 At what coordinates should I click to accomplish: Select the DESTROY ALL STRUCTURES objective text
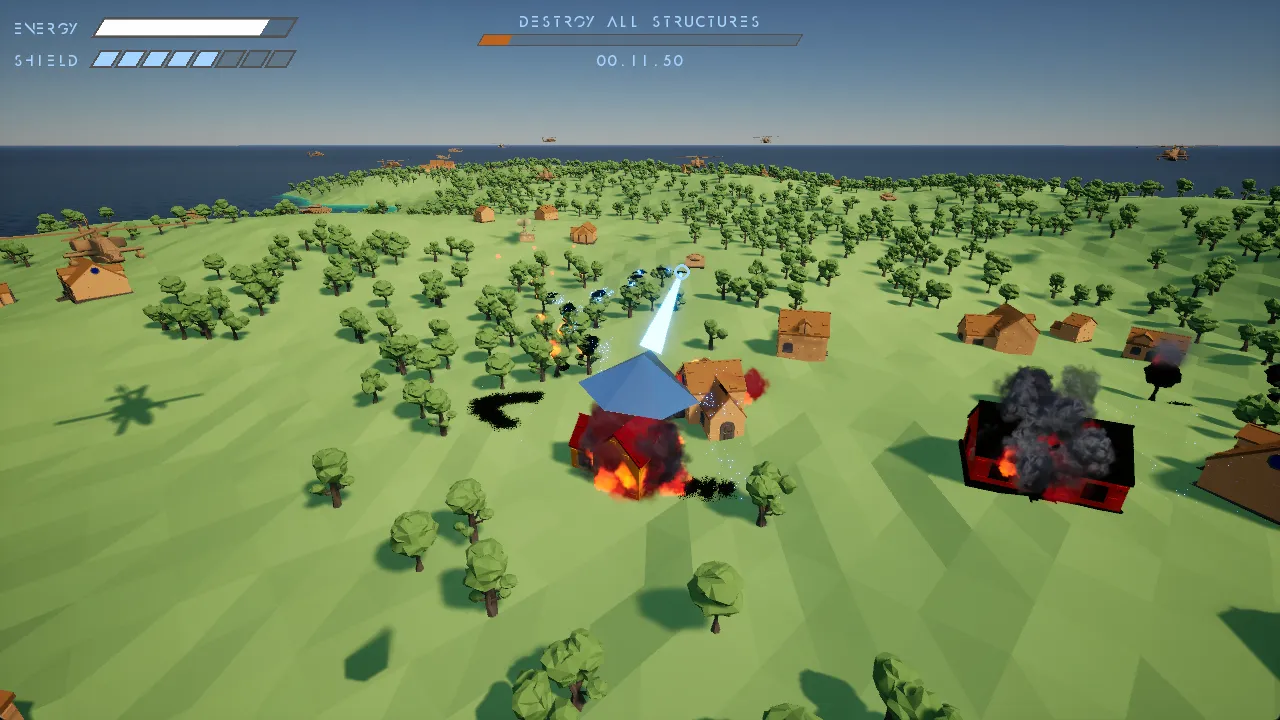pyautogui.click(x=638, y=21)
